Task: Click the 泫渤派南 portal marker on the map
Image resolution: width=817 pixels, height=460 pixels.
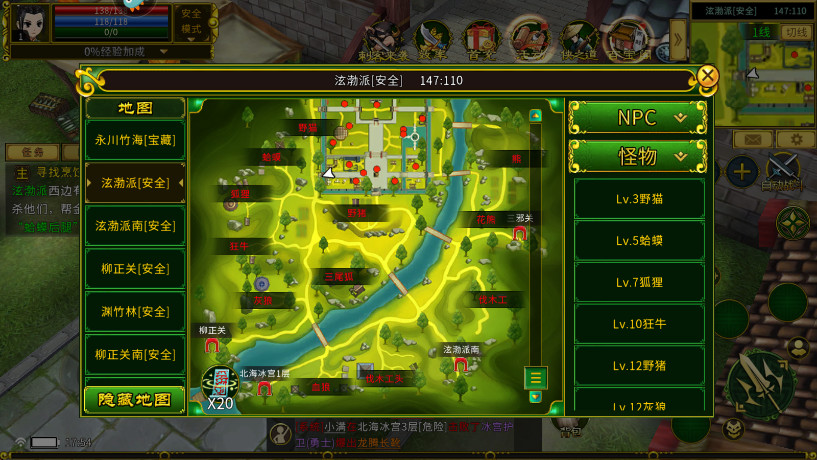Action: (x=461, y=365)
